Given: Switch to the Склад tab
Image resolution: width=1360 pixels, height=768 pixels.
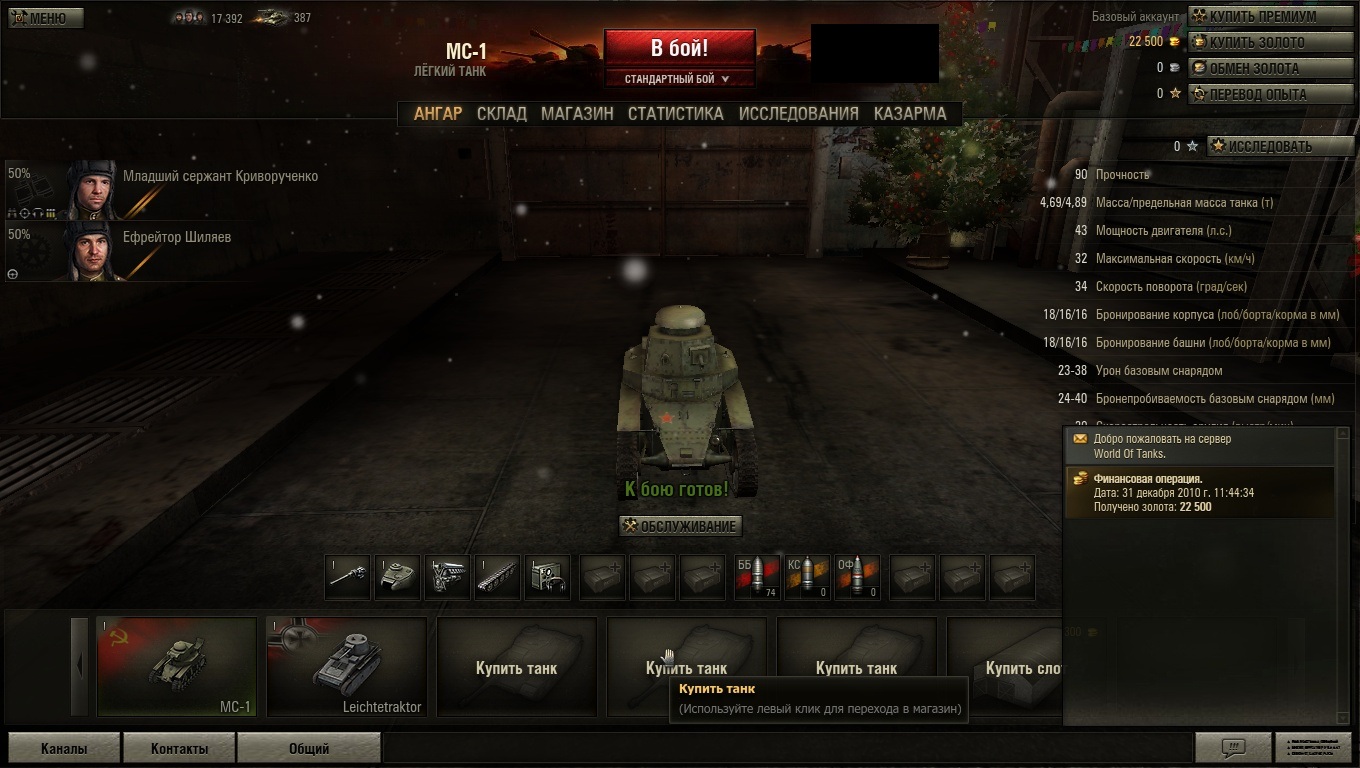Looking at the screenshot, I should click(x=501, y=114).
